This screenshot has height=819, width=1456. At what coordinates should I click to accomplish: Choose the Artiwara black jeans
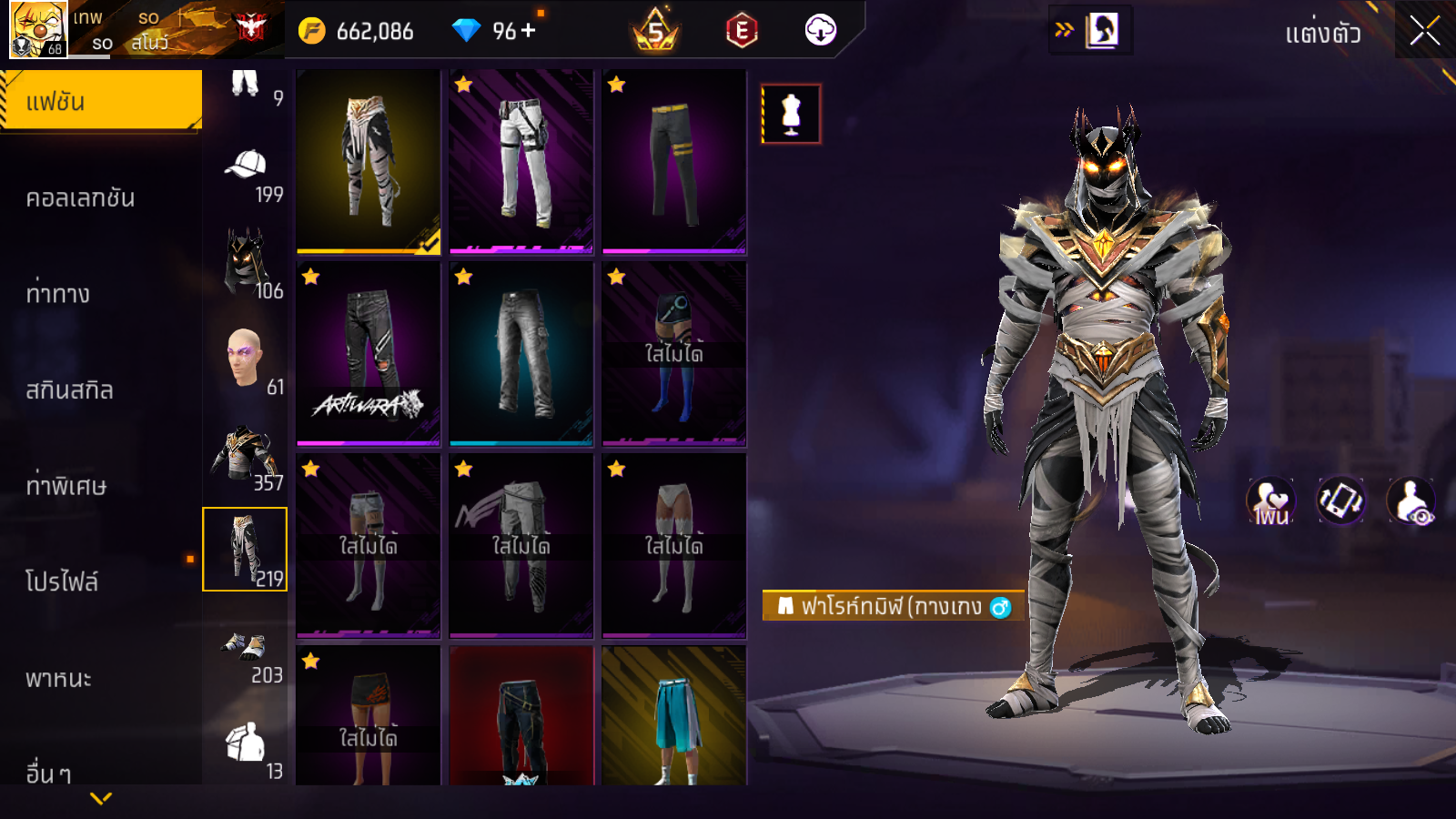[368, 354]
